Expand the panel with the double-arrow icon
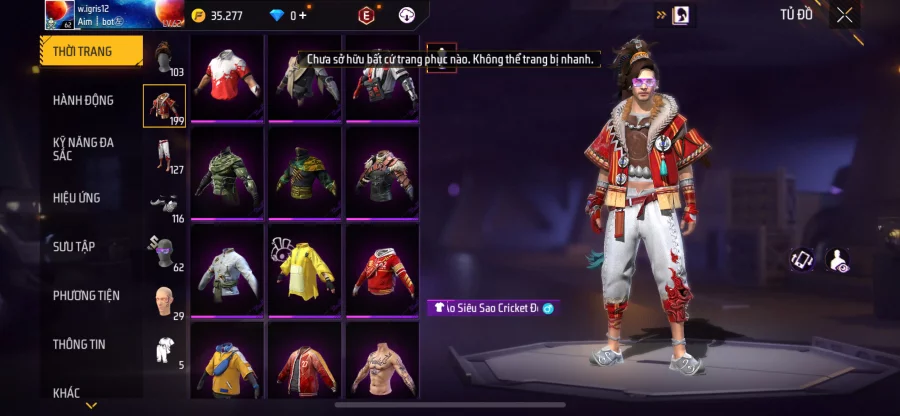The width and height of the screenshot is (900, 416). [x=662, y=15]
